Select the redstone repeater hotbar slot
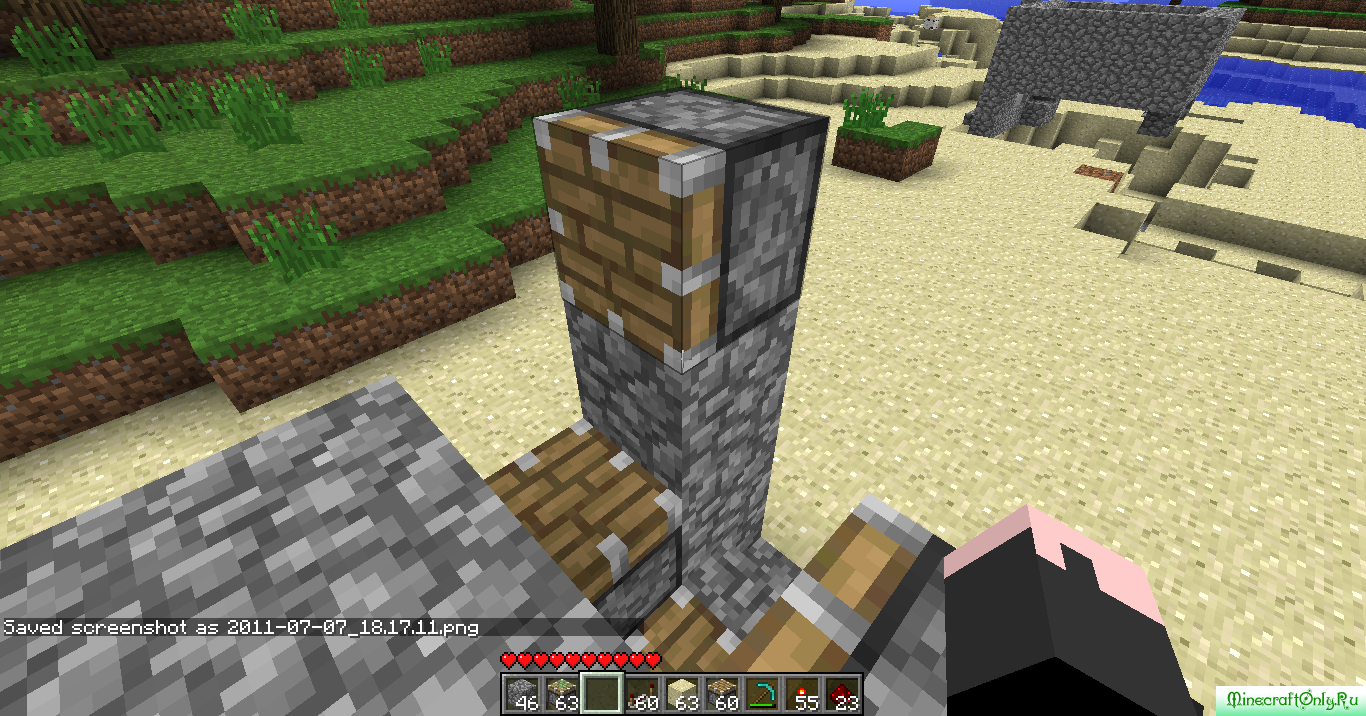Image resolution: width=1366 pixels, height=716 pixels. [x=642, y=693]
